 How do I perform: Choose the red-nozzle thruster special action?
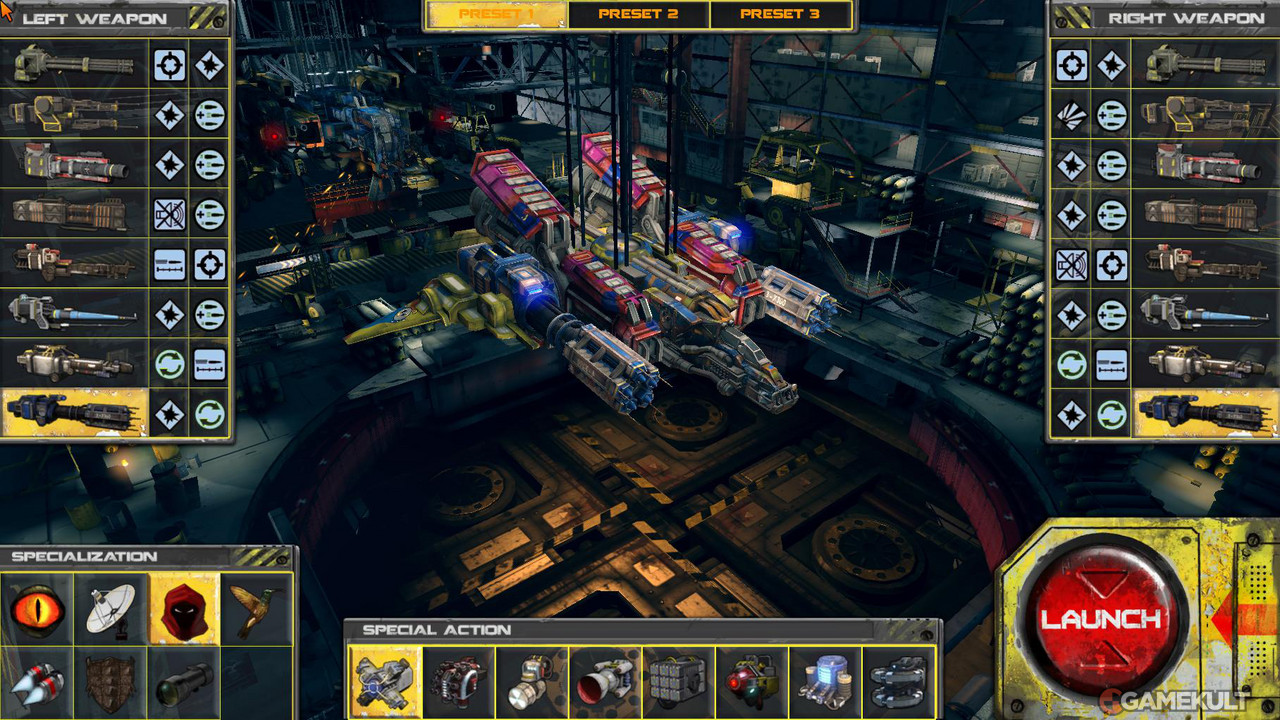tap(605, 681)
